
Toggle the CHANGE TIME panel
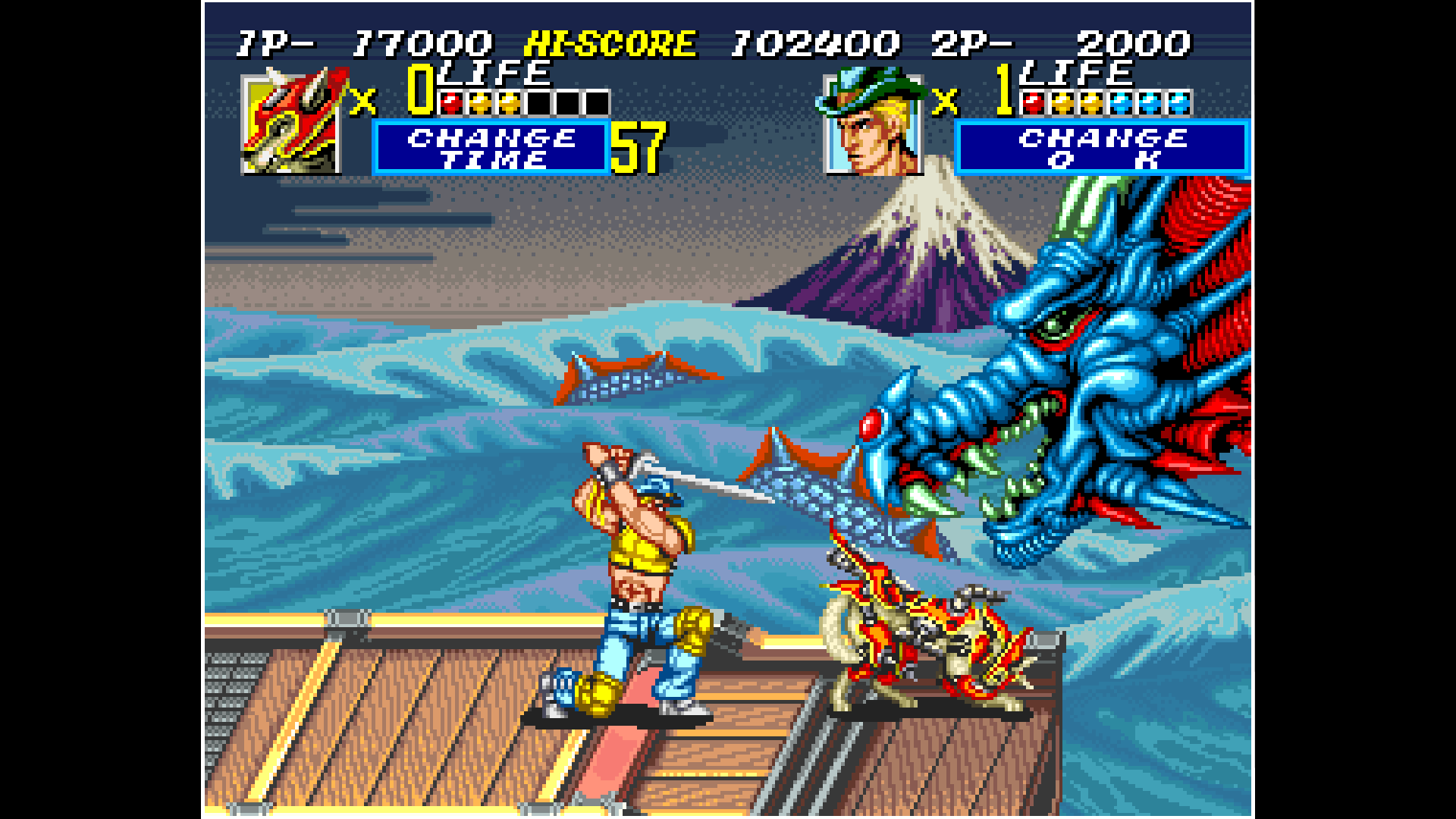tap(489, 146)
